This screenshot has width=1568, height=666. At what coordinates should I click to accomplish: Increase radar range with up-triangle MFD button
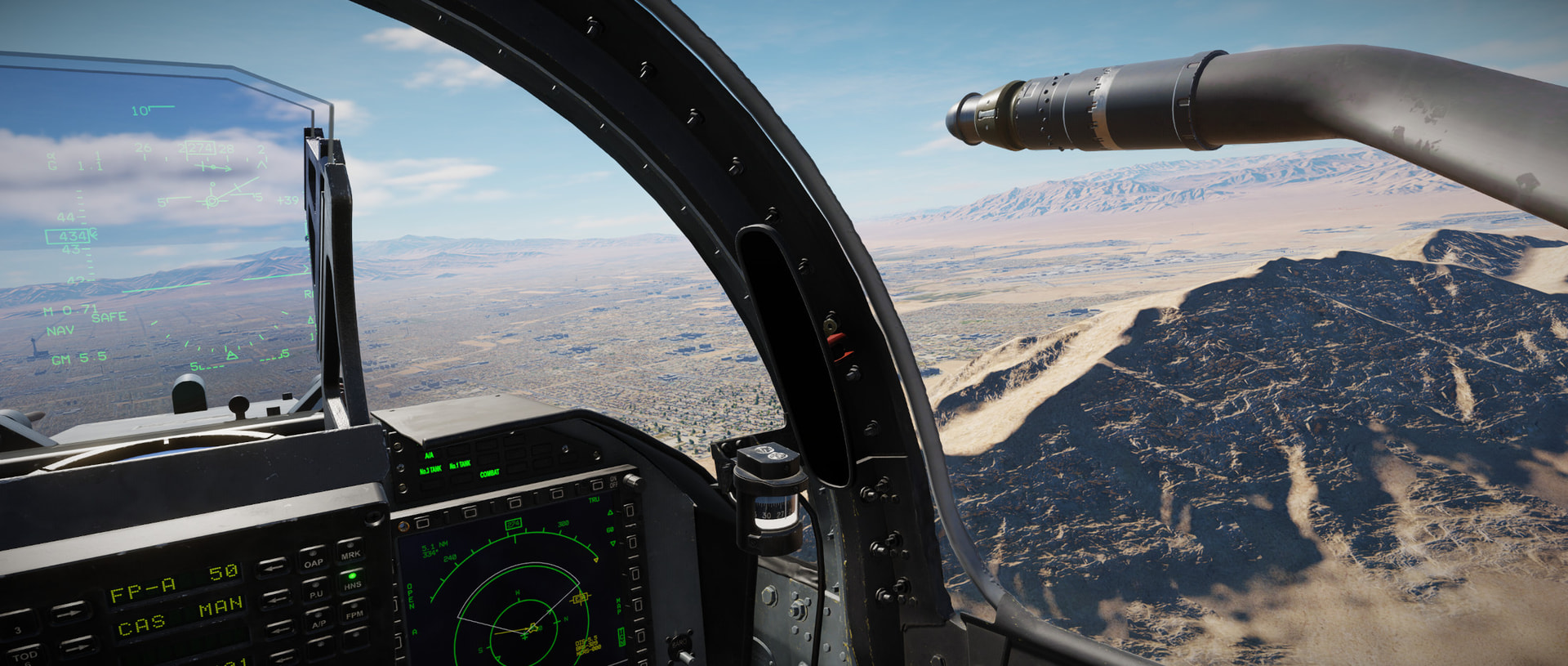(630, 512)
